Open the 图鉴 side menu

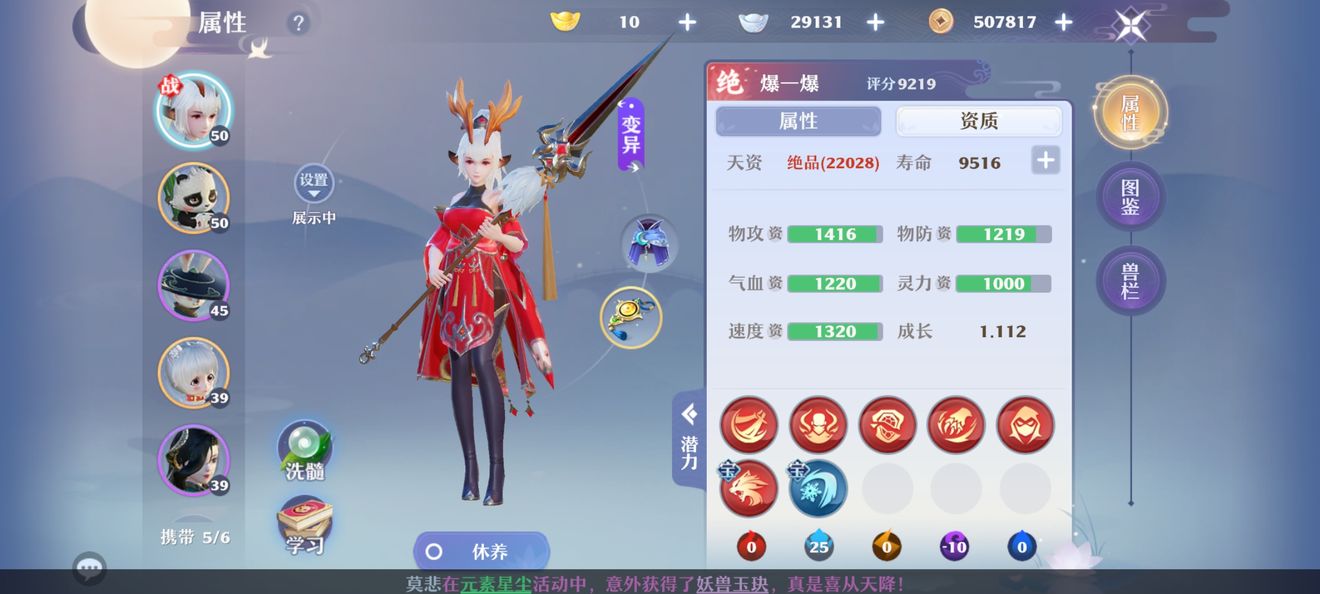[x=1130, y=197]
